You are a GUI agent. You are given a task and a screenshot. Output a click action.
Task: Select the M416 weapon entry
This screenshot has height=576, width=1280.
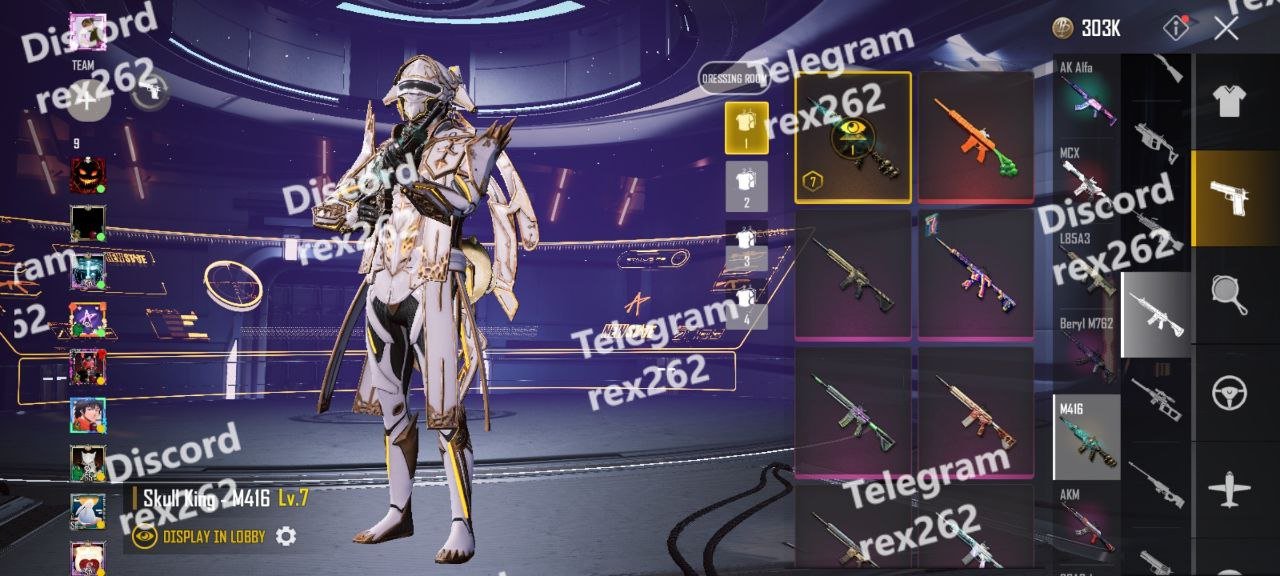1087,437
